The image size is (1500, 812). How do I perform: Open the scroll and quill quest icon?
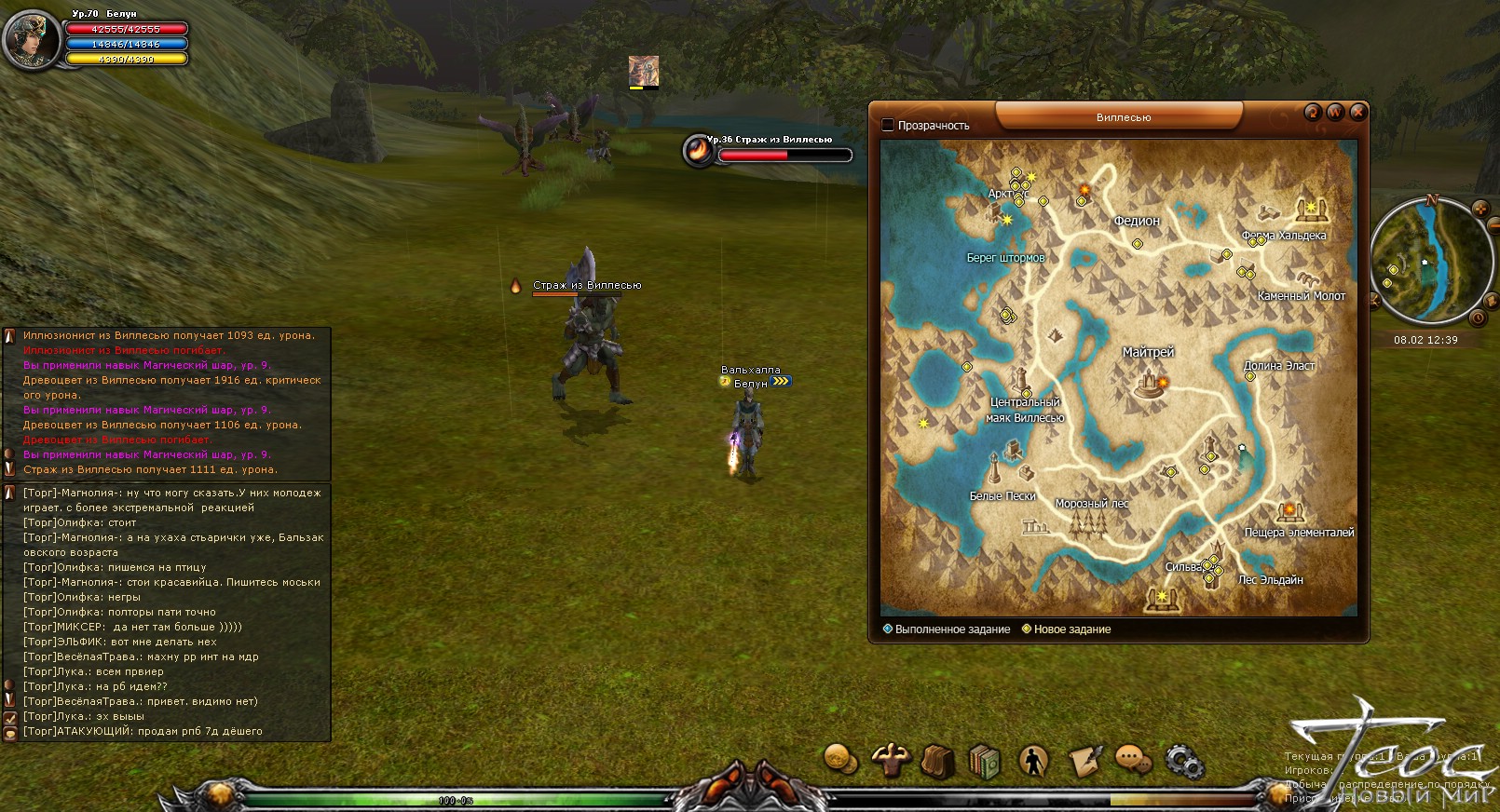click(x=1084, y=761)
